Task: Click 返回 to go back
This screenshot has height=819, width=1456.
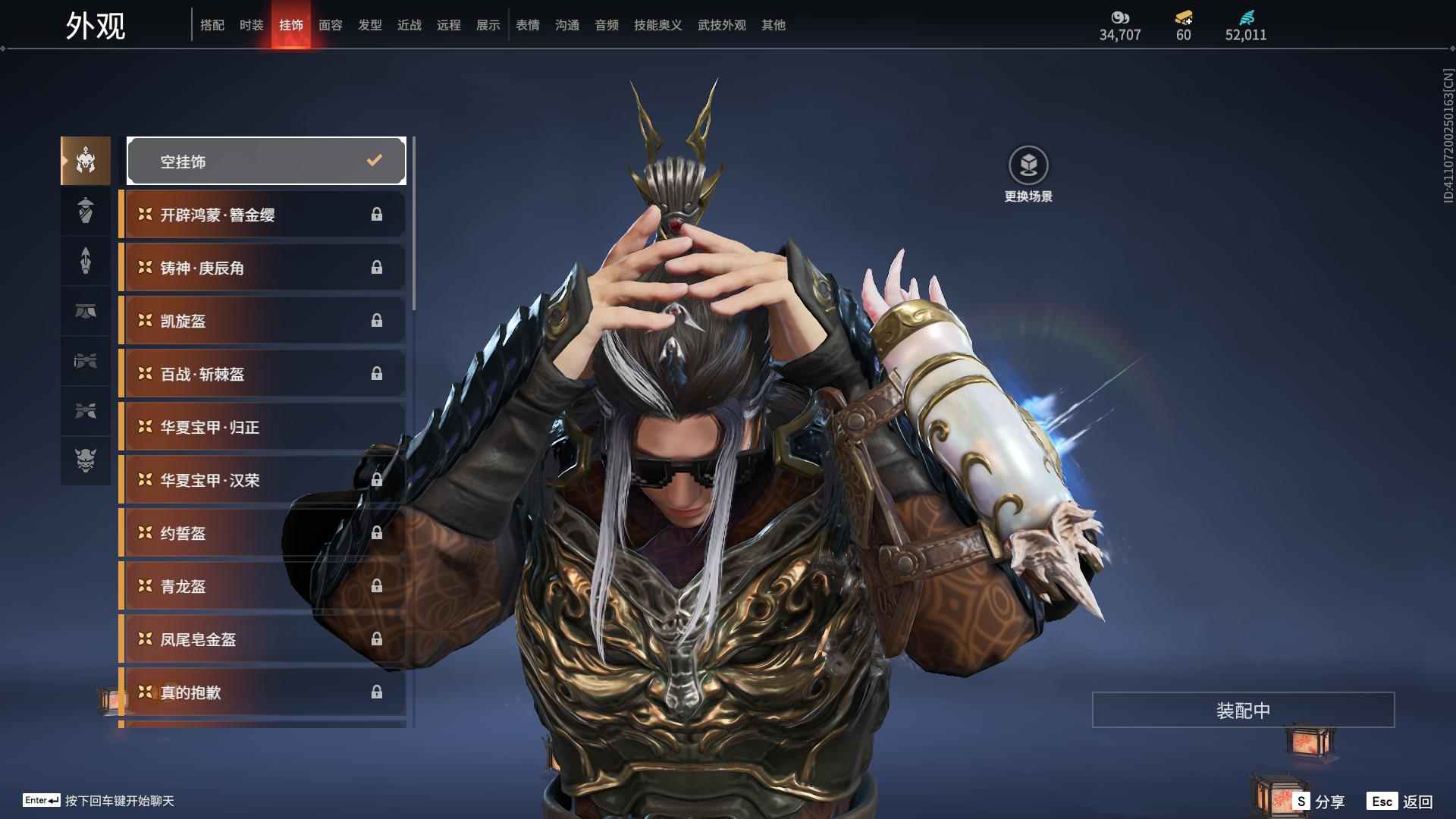Action: (1401, 802)
